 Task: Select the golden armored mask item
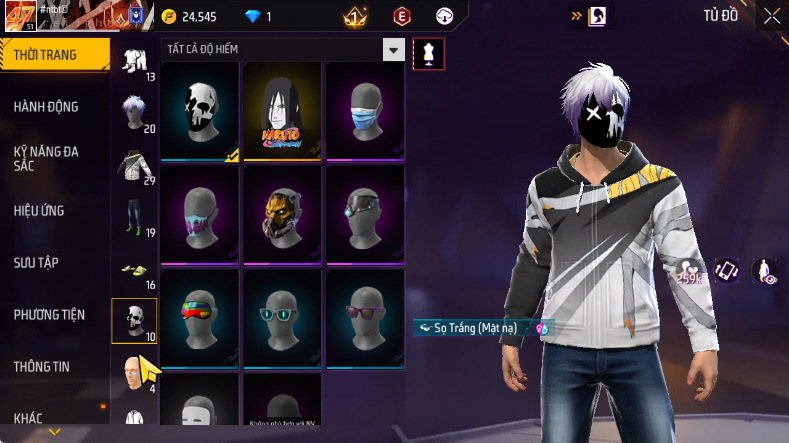pyautogui.click(x=282, y=215)
